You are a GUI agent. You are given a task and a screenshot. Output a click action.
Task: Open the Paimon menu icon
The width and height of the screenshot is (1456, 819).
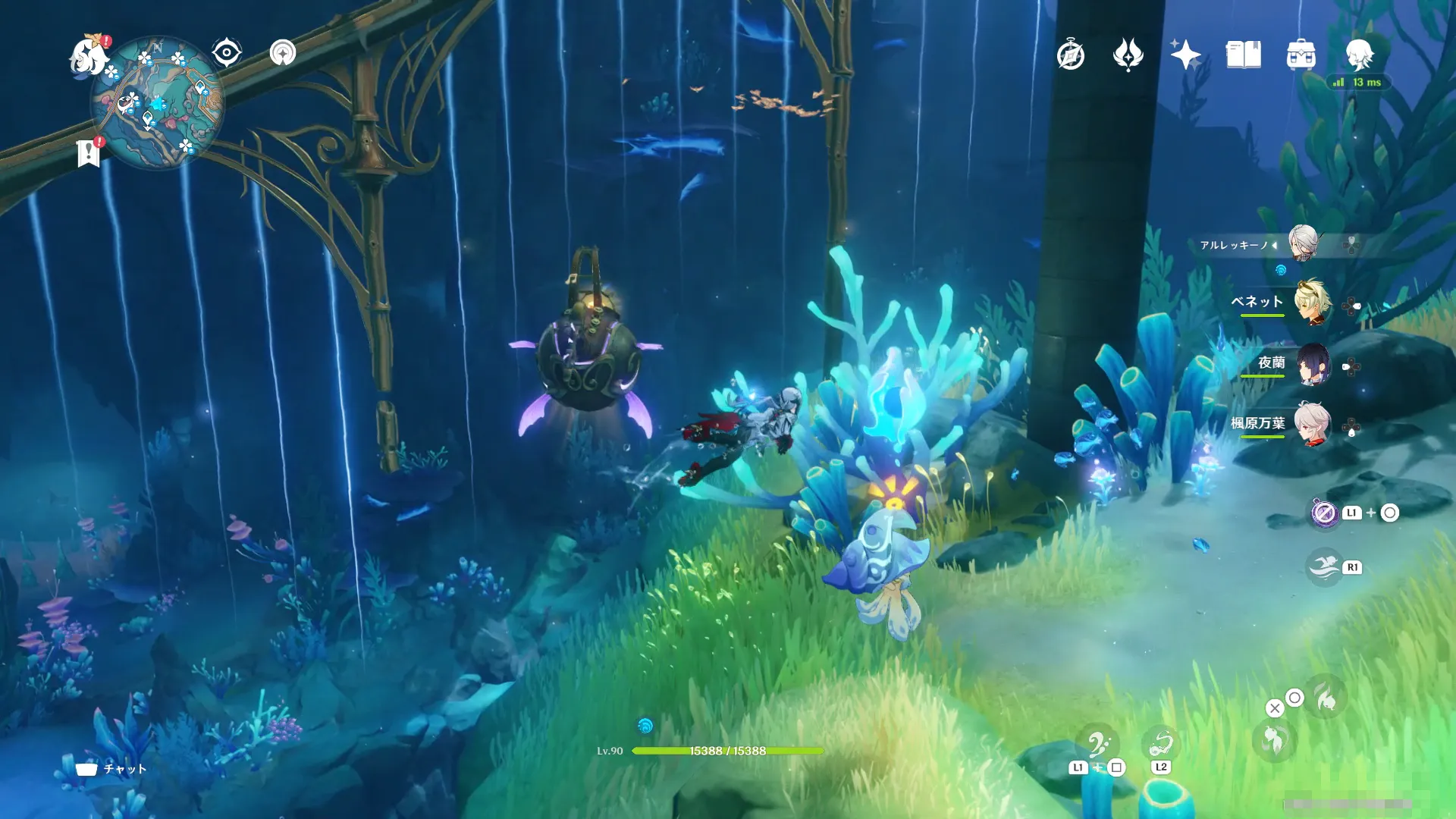pos(88,55)
